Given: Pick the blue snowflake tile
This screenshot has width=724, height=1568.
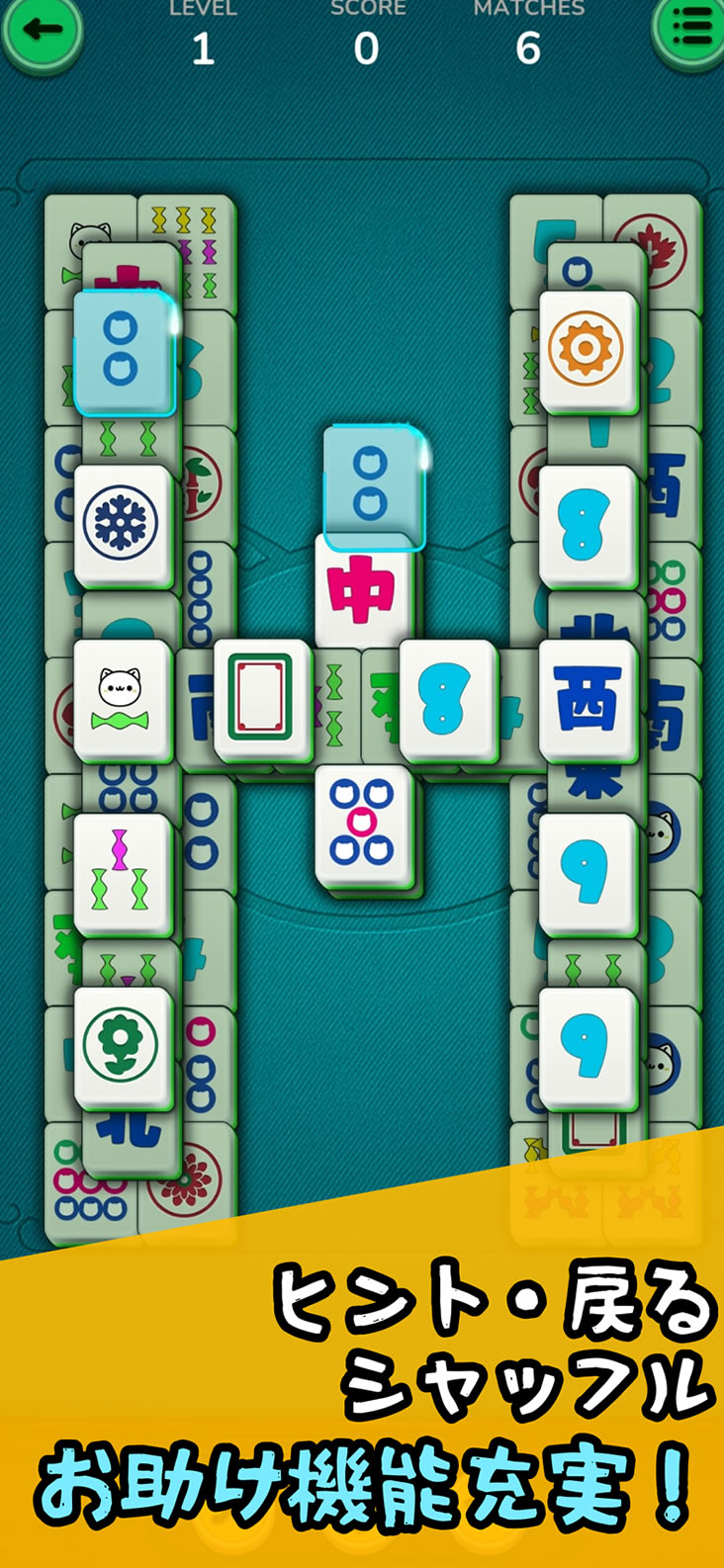Looking at the screenshot, I should tap(121, 523).
